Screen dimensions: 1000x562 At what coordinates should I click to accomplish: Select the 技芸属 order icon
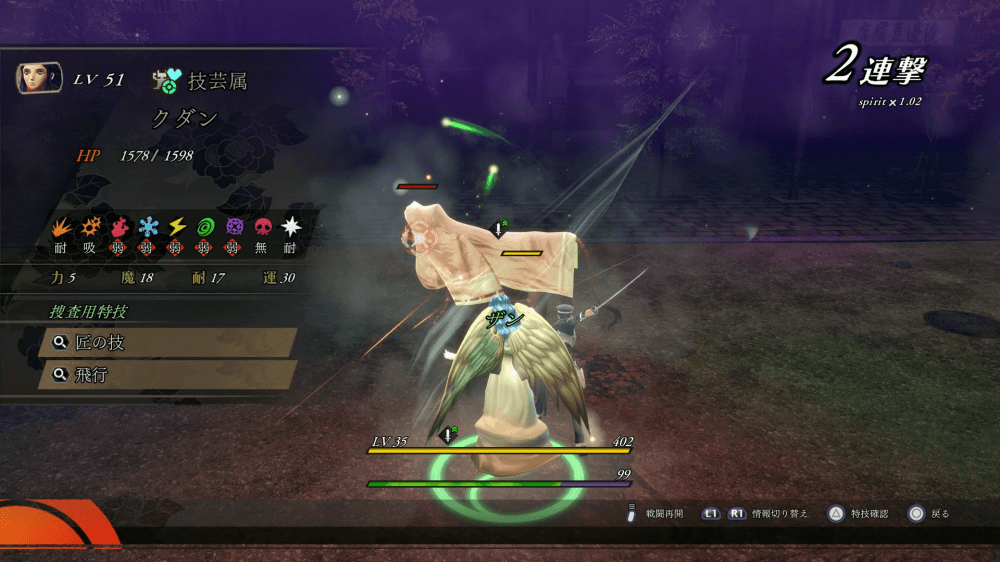166,81
